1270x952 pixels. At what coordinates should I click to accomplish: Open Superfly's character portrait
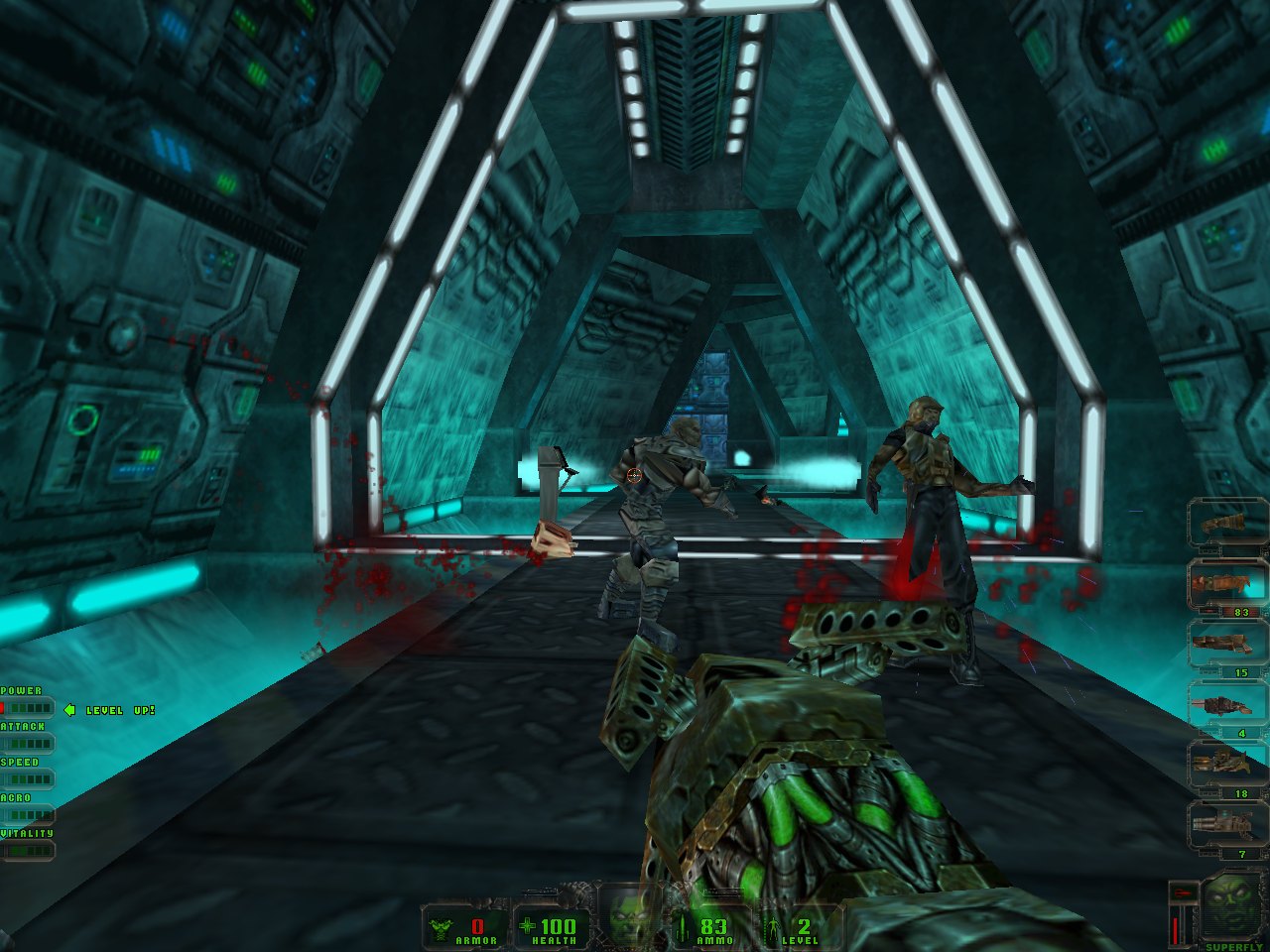point(1232,906)
